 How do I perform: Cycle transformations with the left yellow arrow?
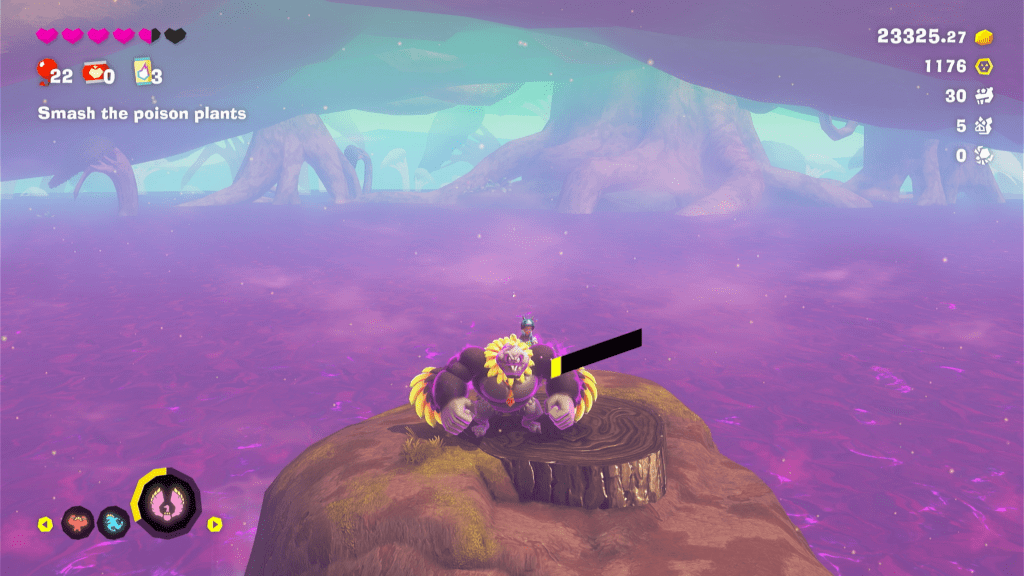click(x=44, y=523)
